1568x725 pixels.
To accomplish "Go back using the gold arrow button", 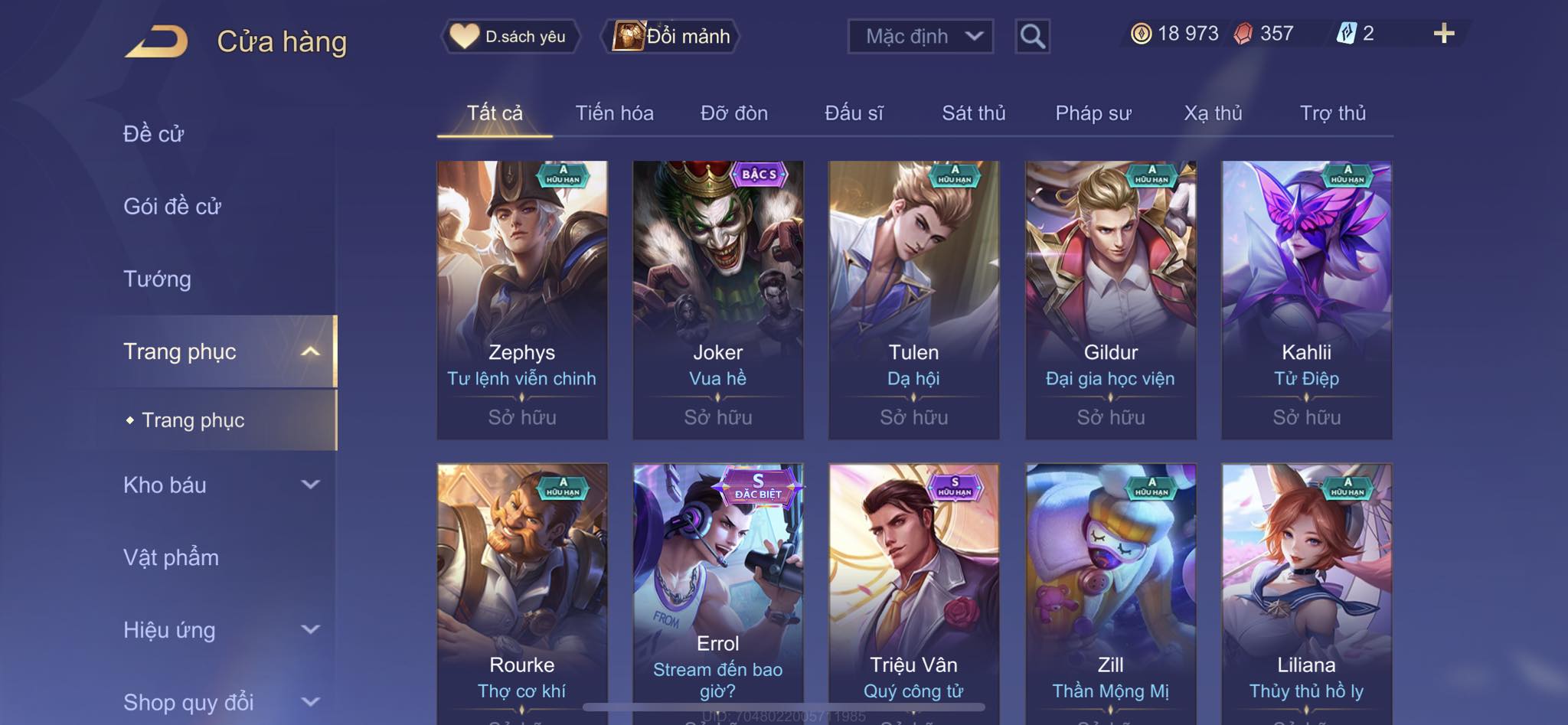I will tap(157, 41).
